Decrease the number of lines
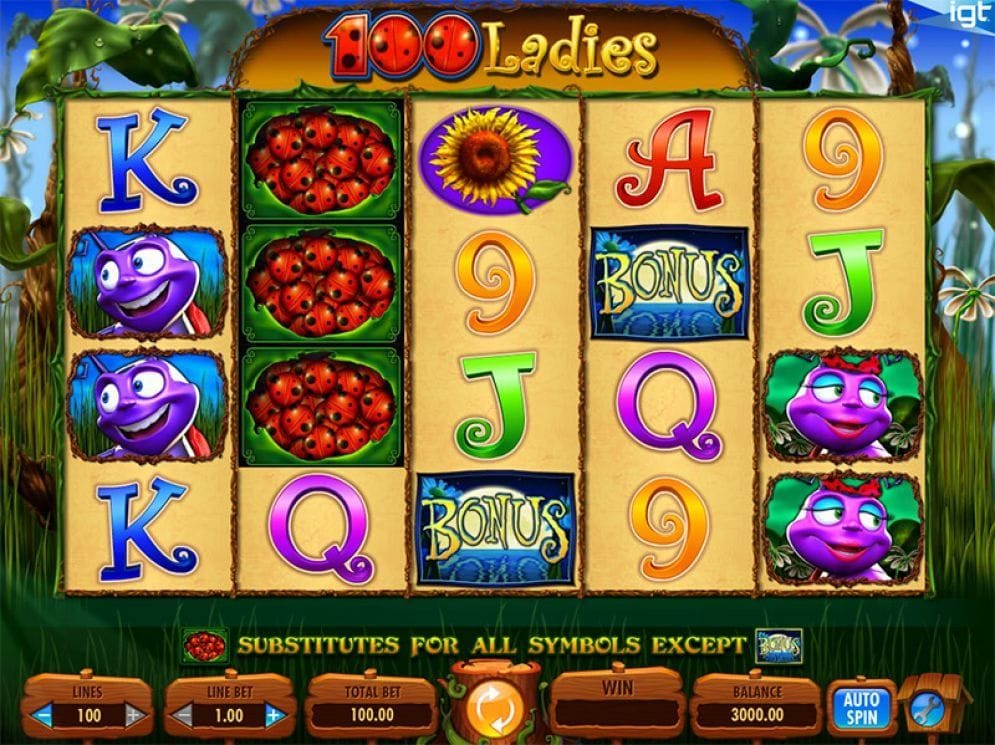 (43, 716)
